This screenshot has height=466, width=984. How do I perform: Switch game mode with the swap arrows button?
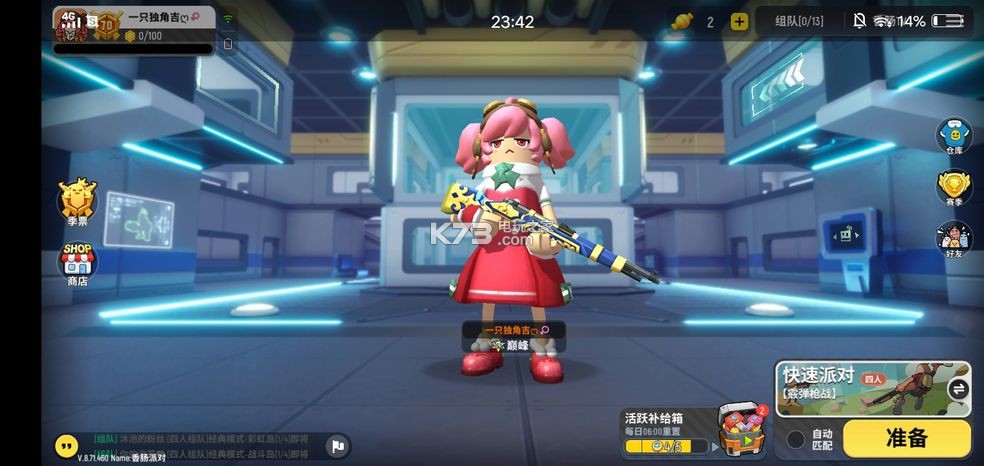957,389
